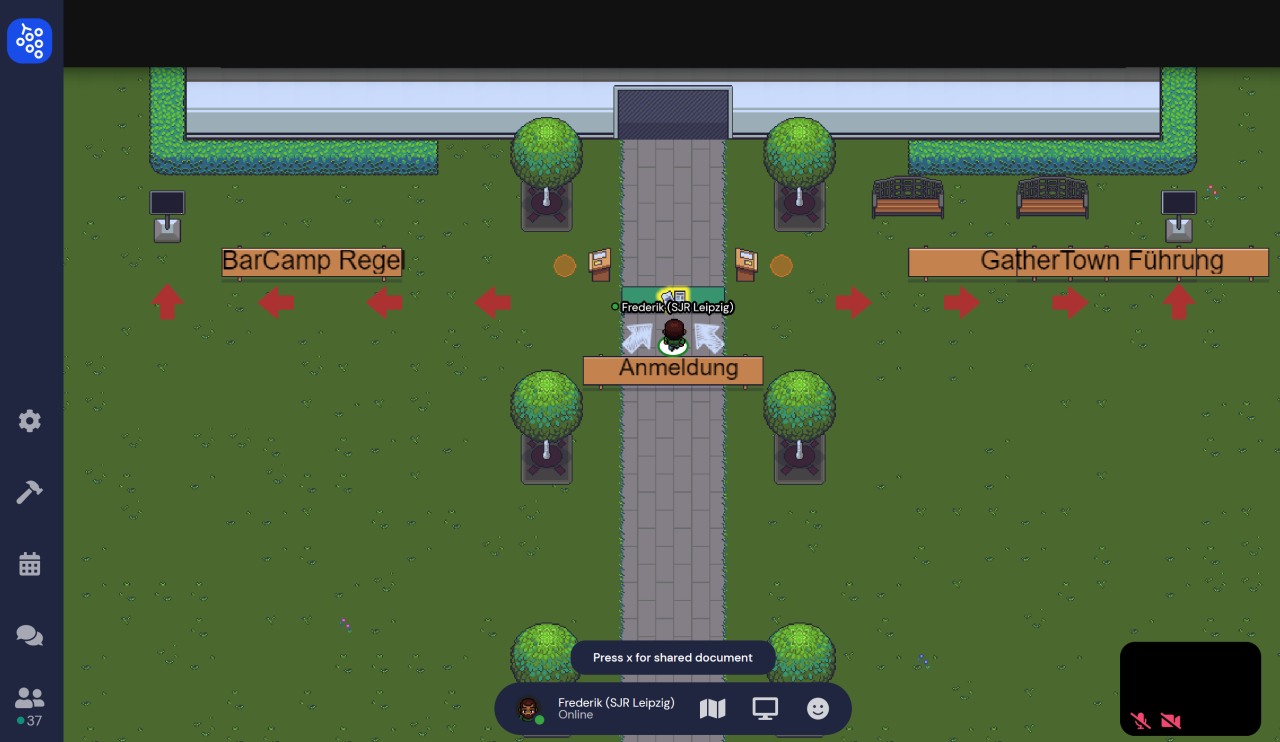Click your avatar portrait in bottom bar
This screenshot has height=742, width=1280.
click(x=527, y=708)
